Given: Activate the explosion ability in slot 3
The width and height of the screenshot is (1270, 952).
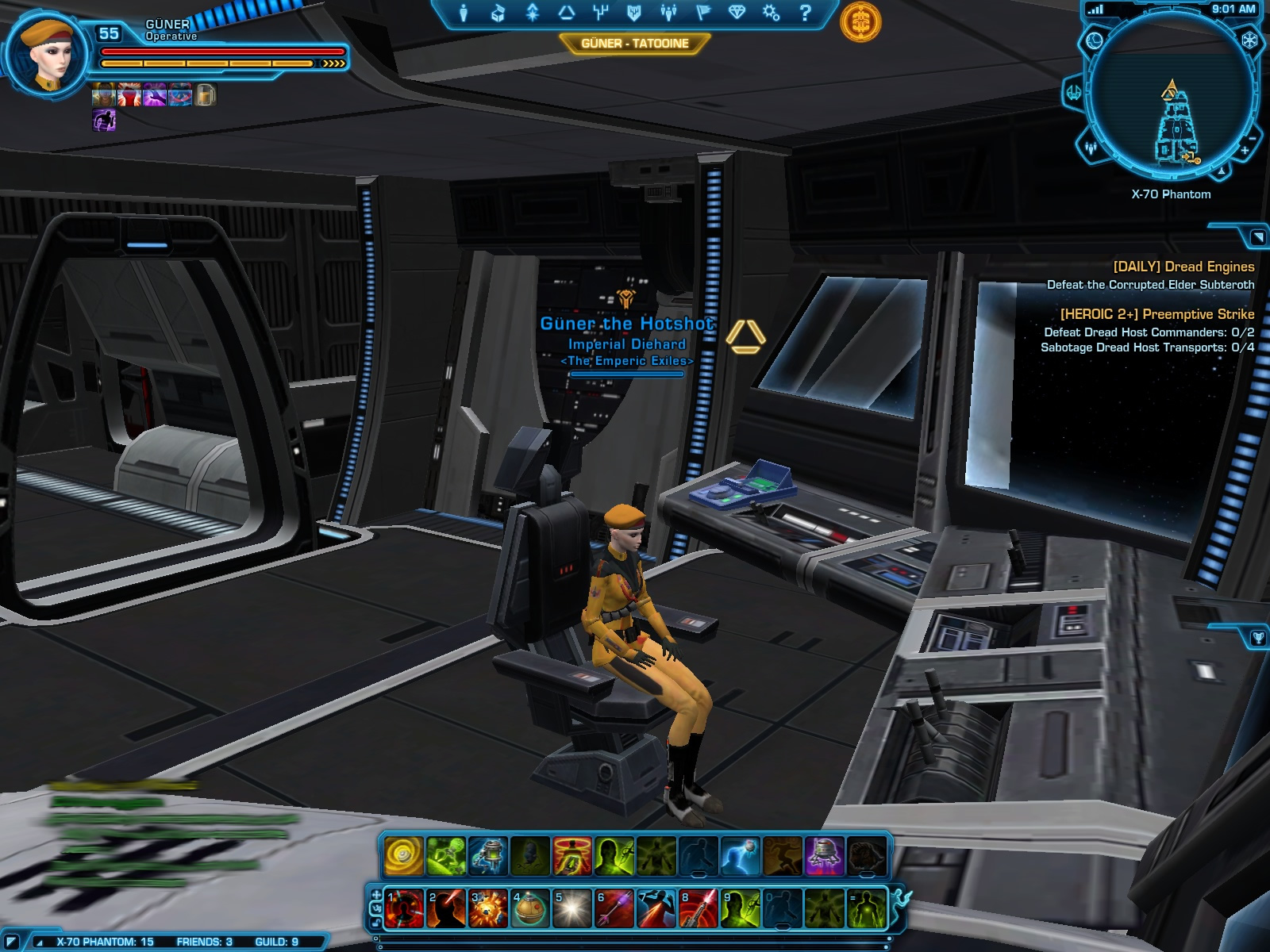Looking at the screenshot, I should tap(487, 908).
